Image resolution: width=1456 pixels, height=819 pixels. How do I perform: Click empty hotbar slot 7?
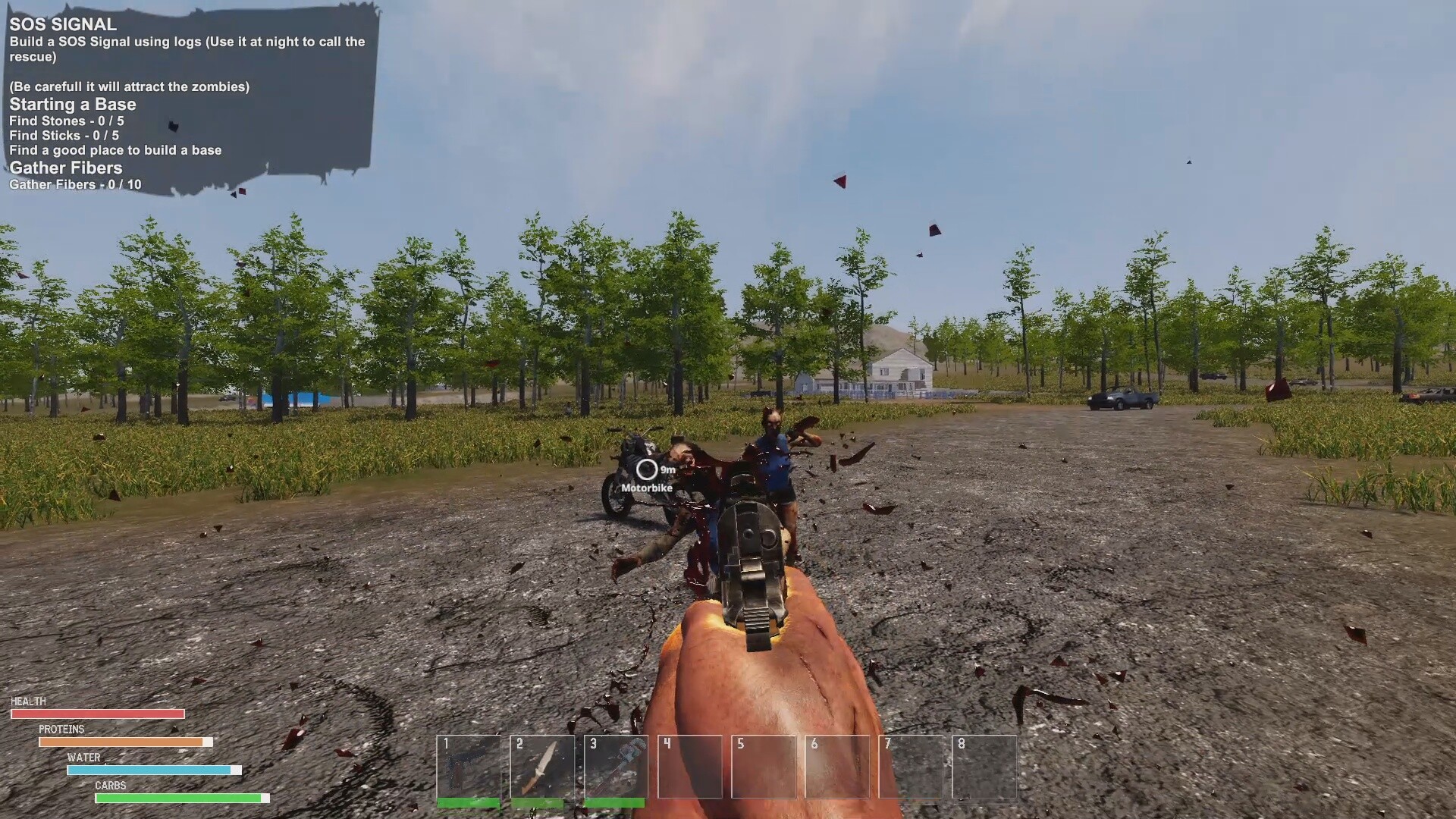909,766
